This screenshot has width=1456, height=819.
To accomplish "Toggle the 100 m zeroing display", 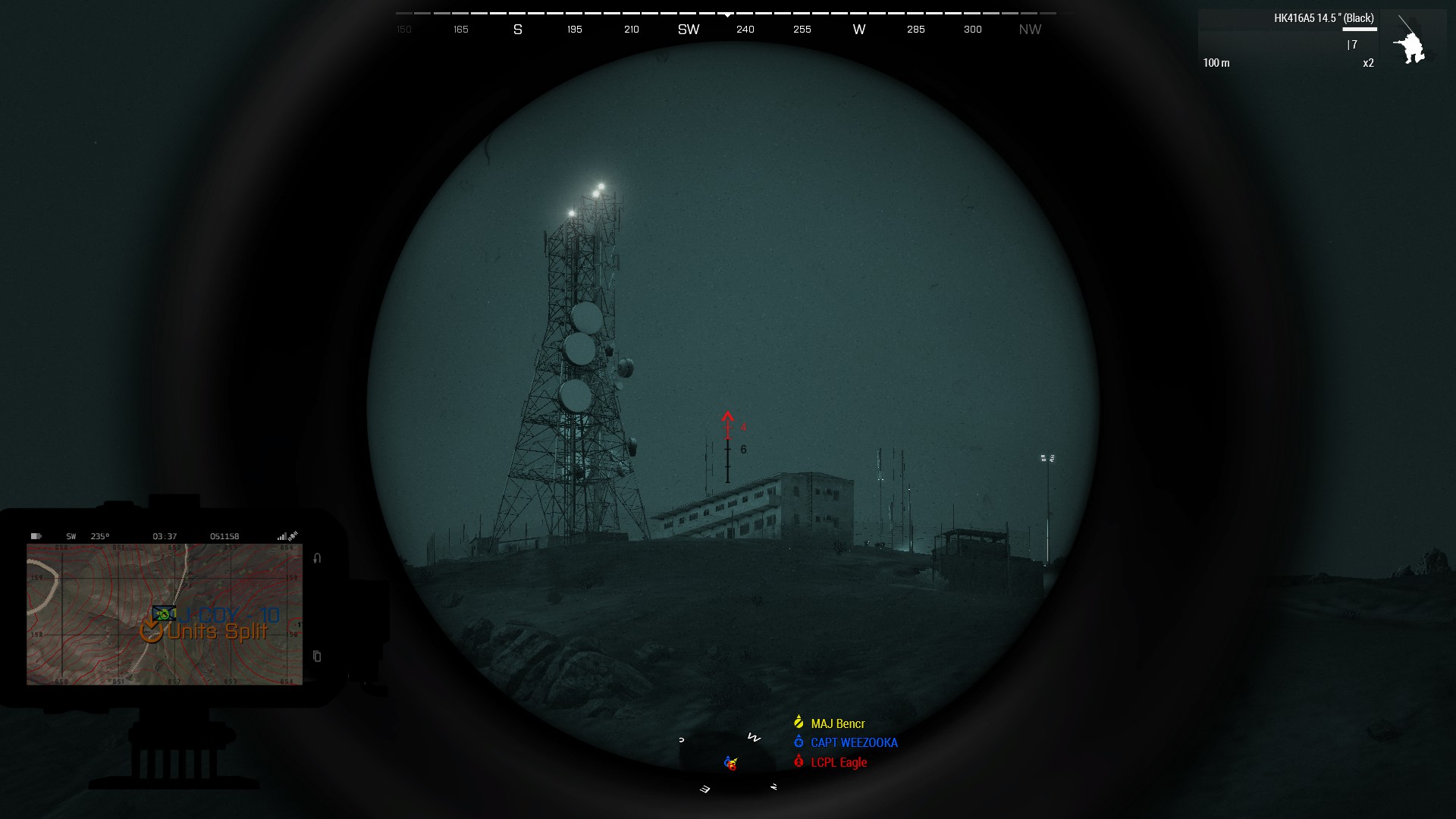I will tap(1217, 64).
